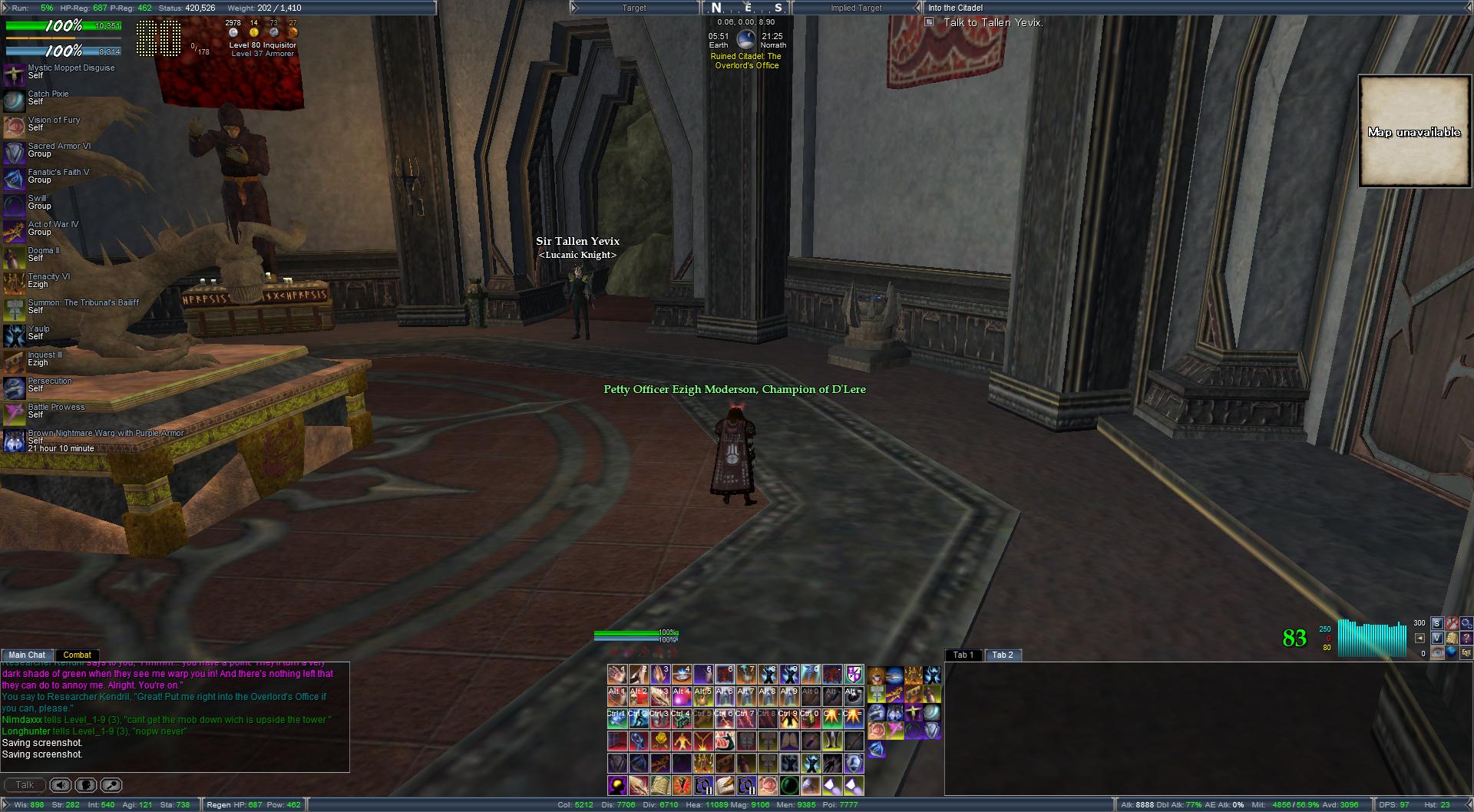Click the small left arrow expander button

(1419, 638)
